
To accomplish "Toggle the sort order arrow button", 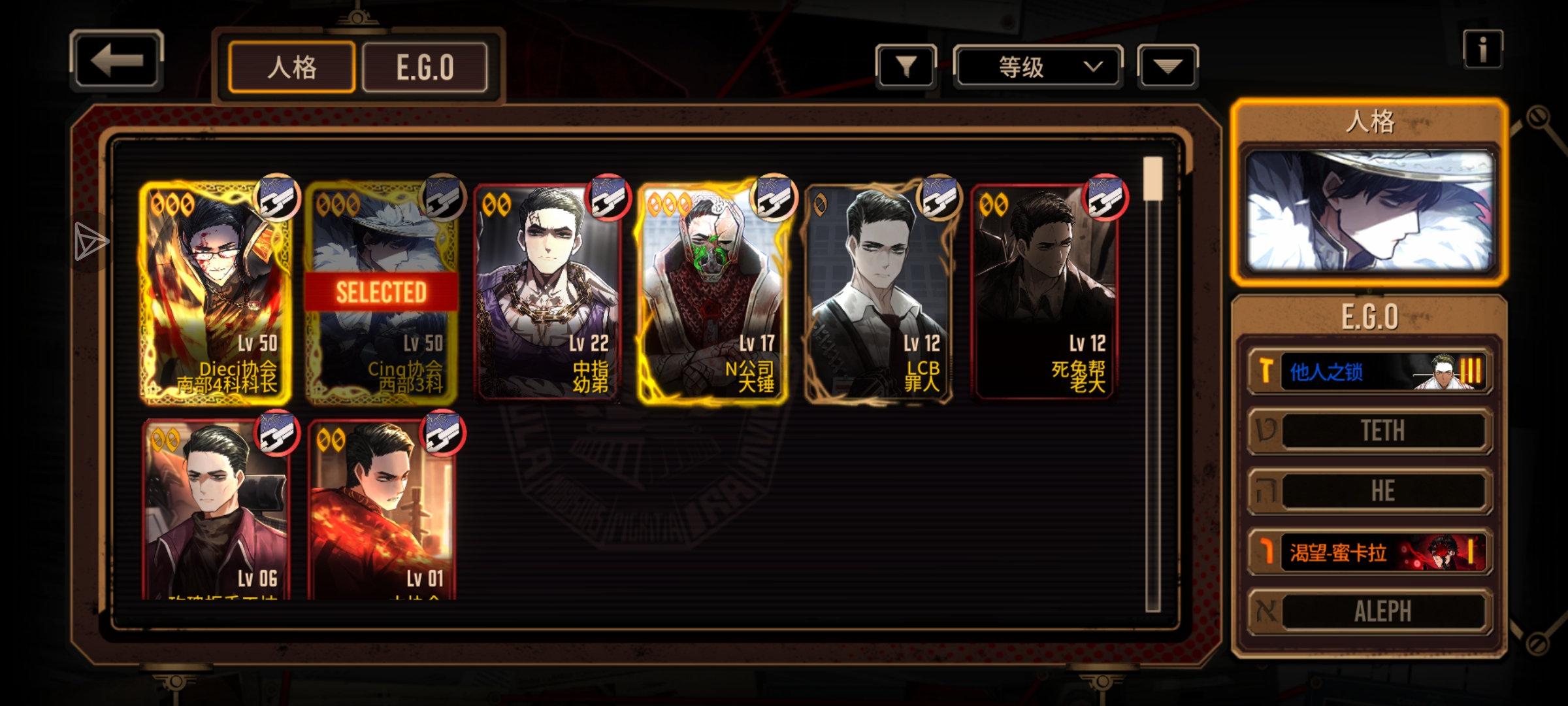I will point(1168,66).
